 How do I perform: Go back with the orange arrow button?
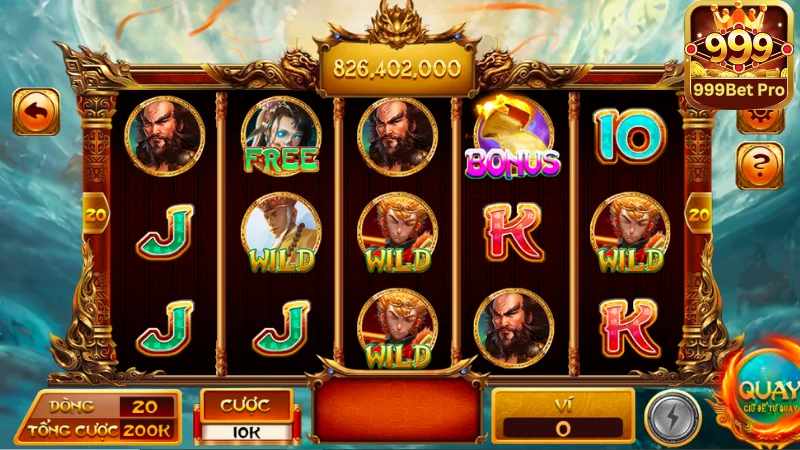pos(36,112)
